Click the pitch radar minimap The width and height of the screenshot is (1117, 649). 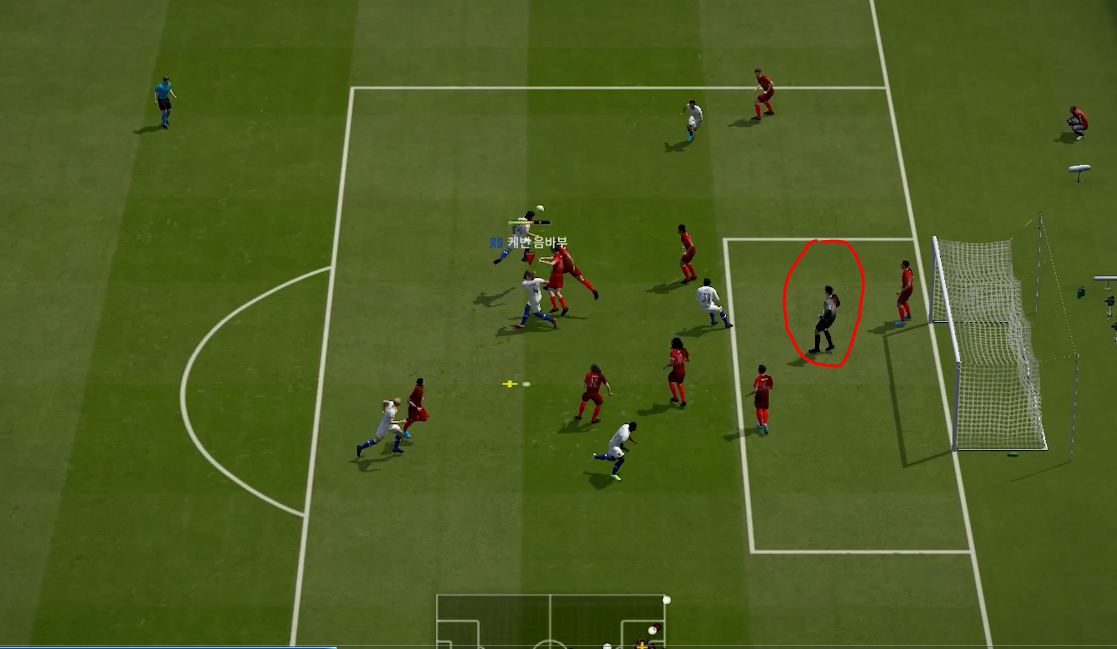[x=551, y=621]
